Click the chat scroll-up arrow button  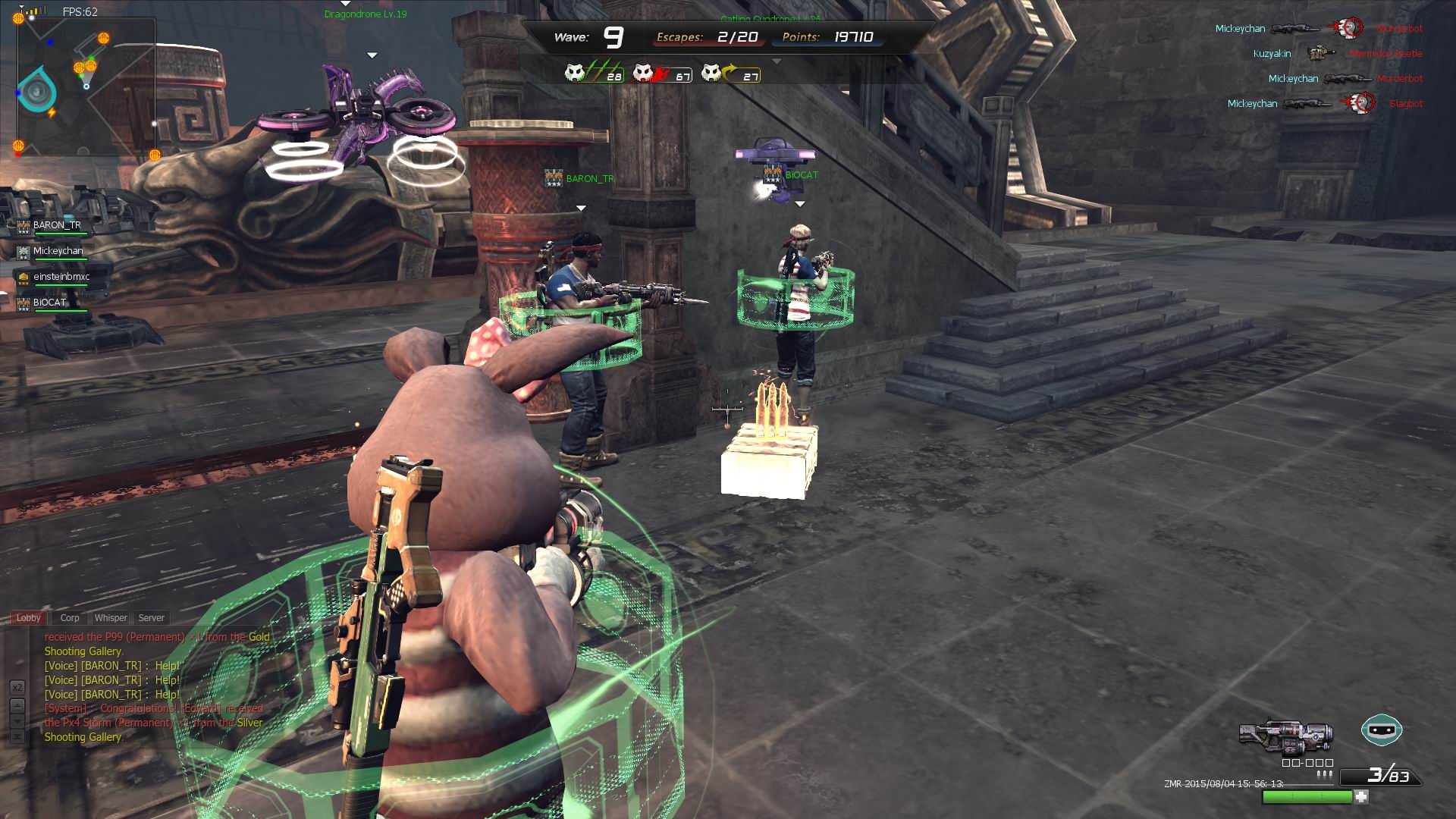17,705
